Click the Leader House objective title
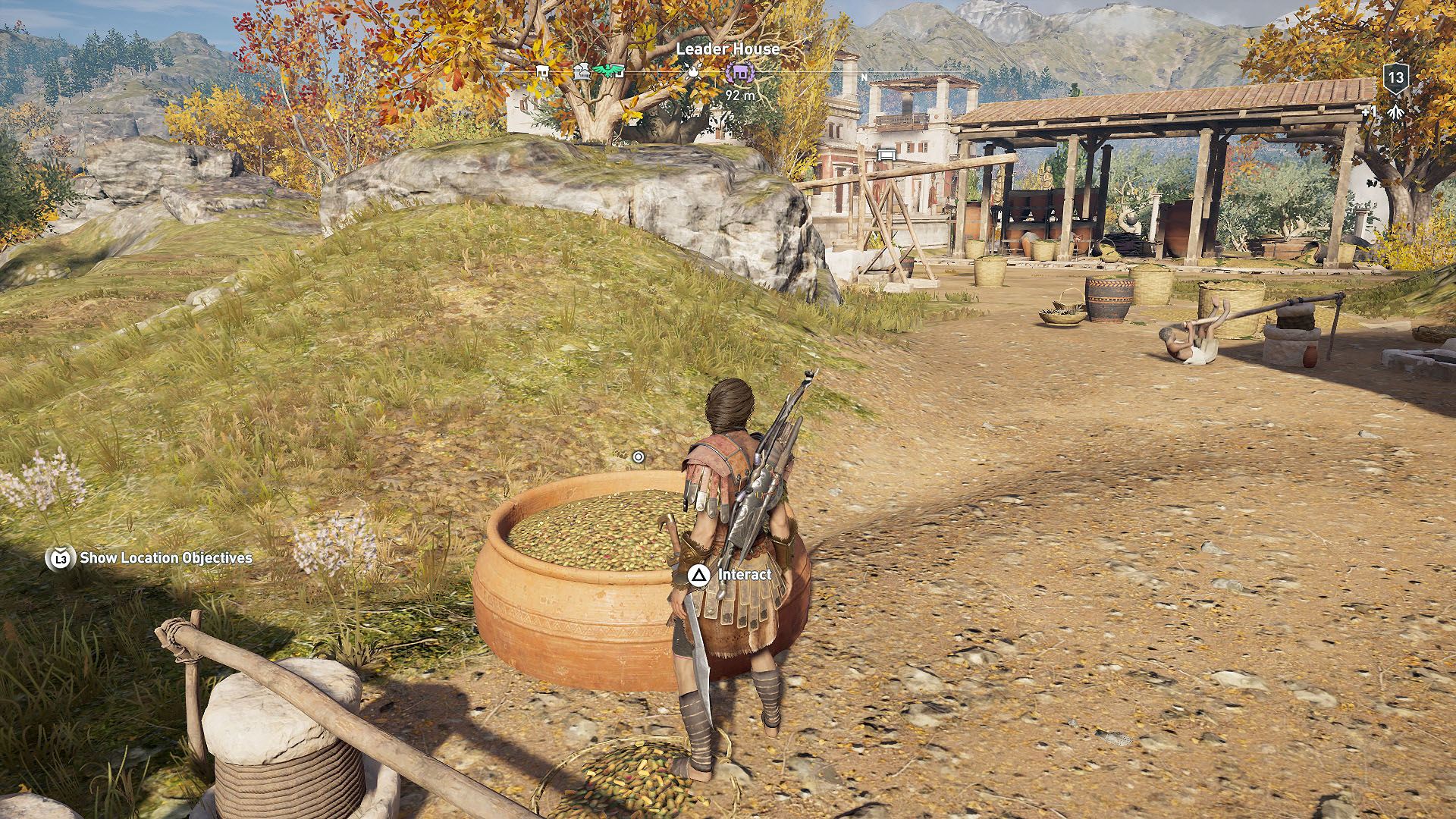This screenshot has height=819, width=1456. pos(729,48)
